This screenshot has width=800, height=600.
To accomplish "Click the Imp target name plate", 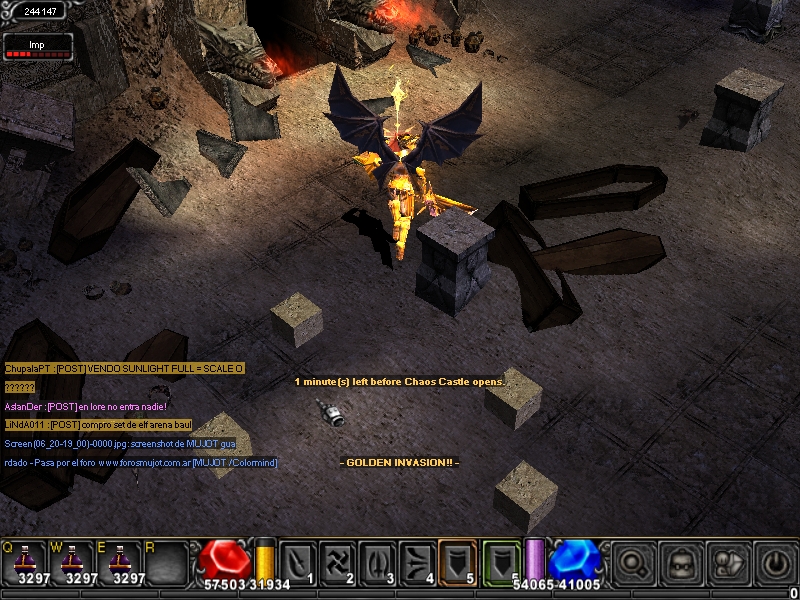I will [38, 46].
